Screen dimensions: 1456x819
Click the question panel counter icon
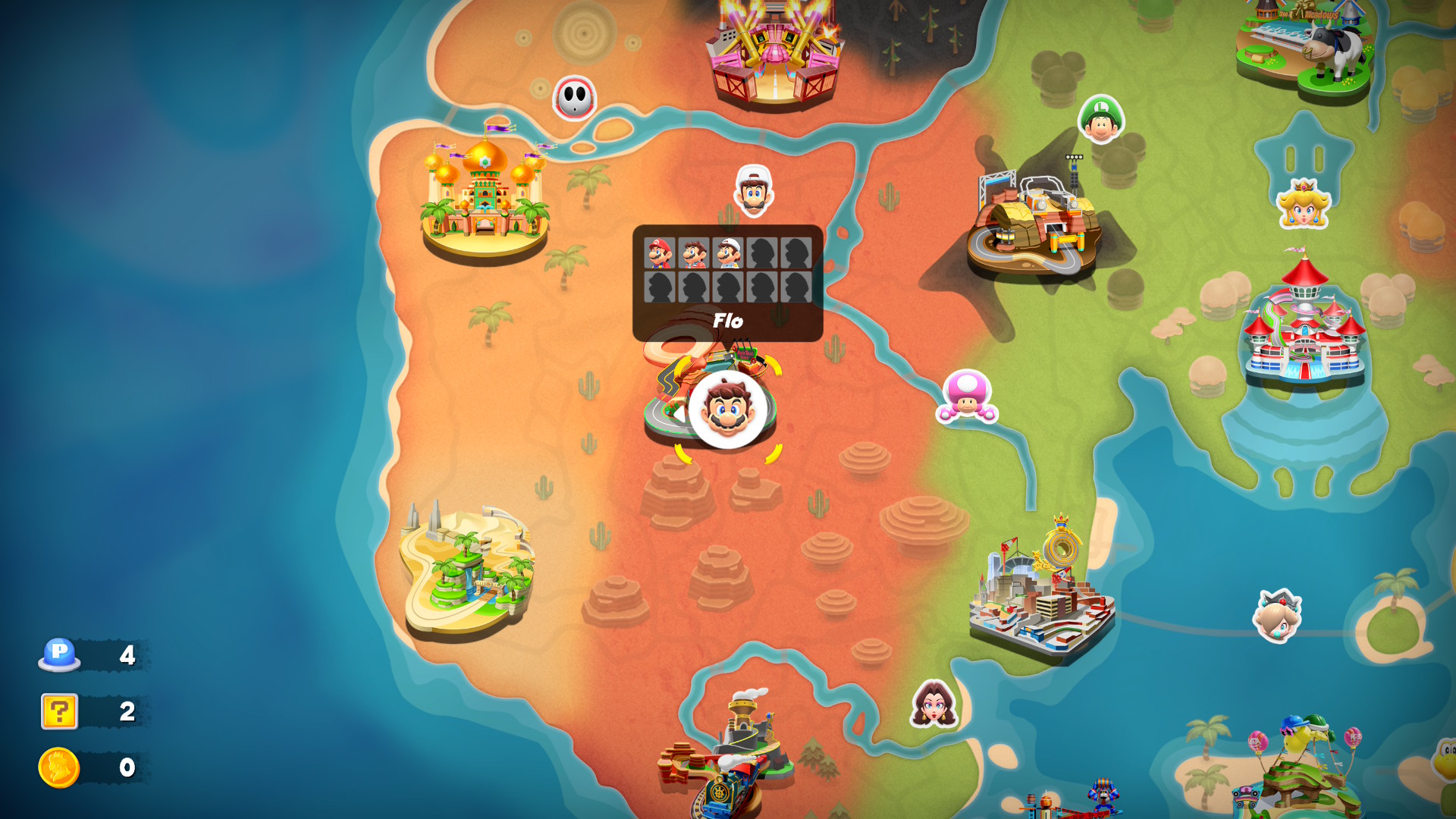61,712
